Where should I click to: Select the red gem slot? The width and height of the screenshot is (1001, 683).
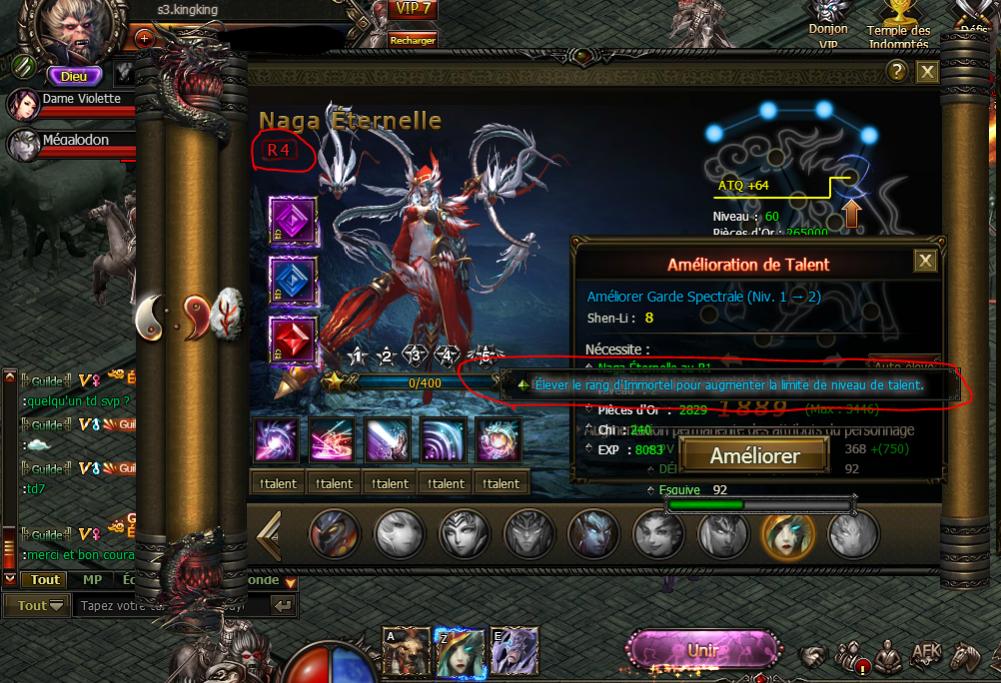[293, 340]
